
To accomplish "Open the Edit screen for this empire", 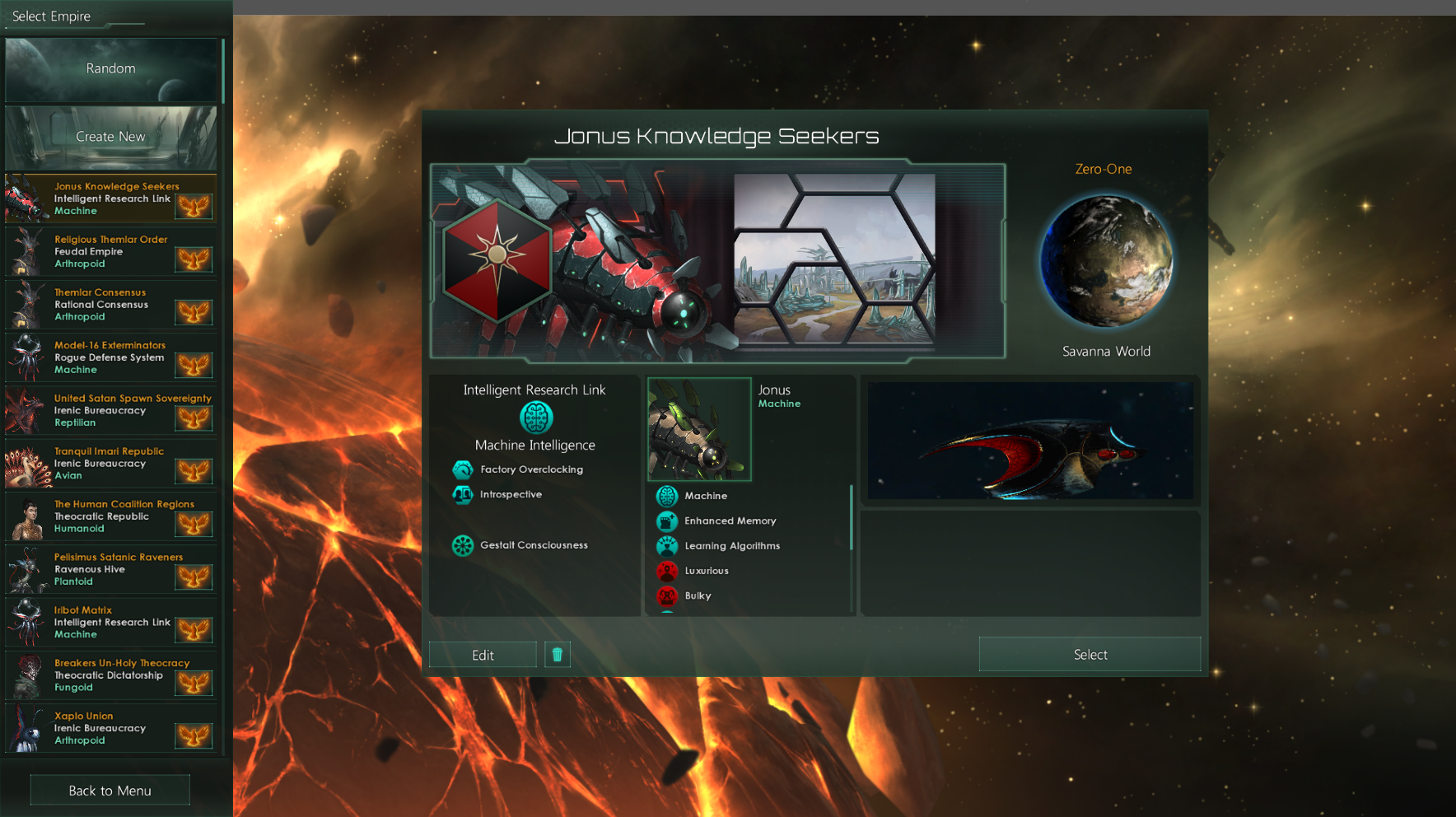I will point(482,654).
